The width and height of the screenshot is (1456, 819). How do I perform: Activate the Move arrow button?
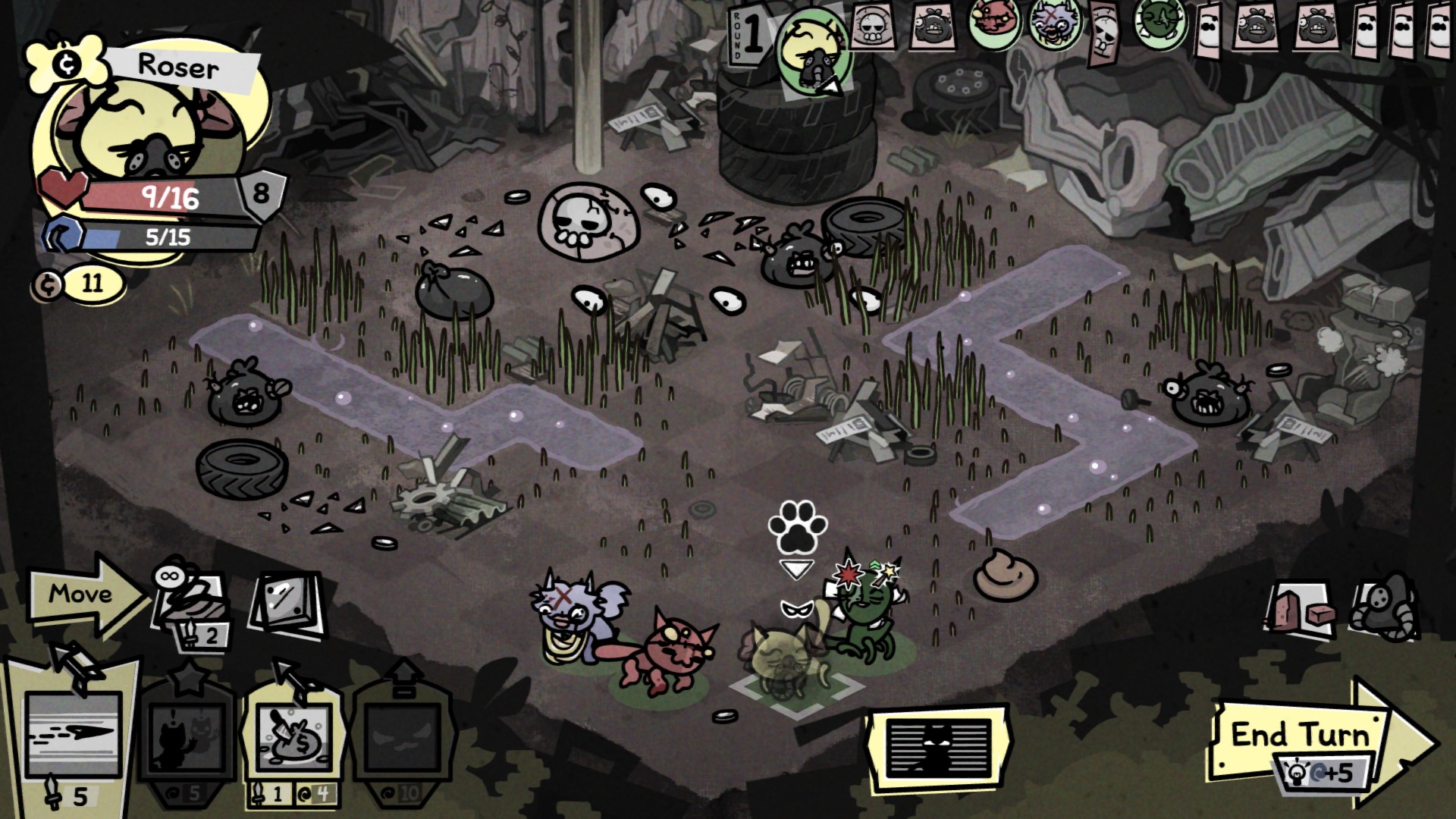coord(85,594)
